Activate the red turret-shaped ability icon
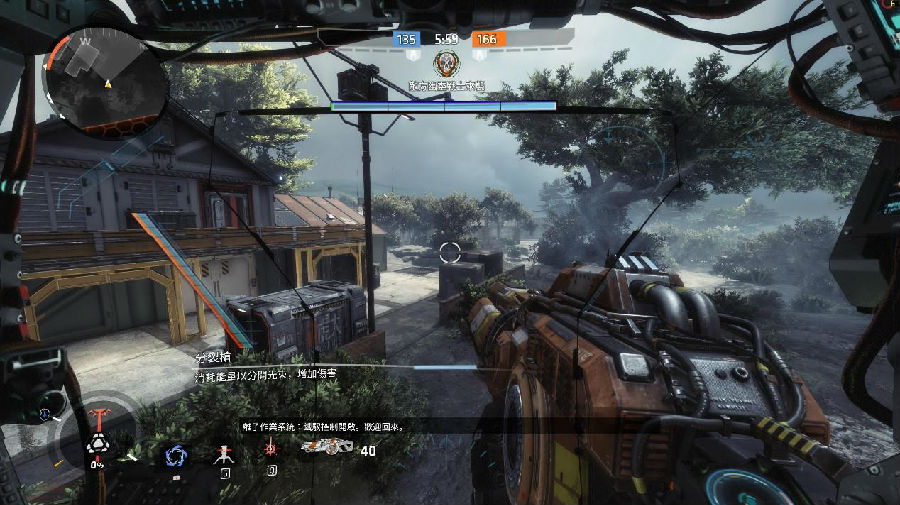900x505 pixels. tap(225, 452)
